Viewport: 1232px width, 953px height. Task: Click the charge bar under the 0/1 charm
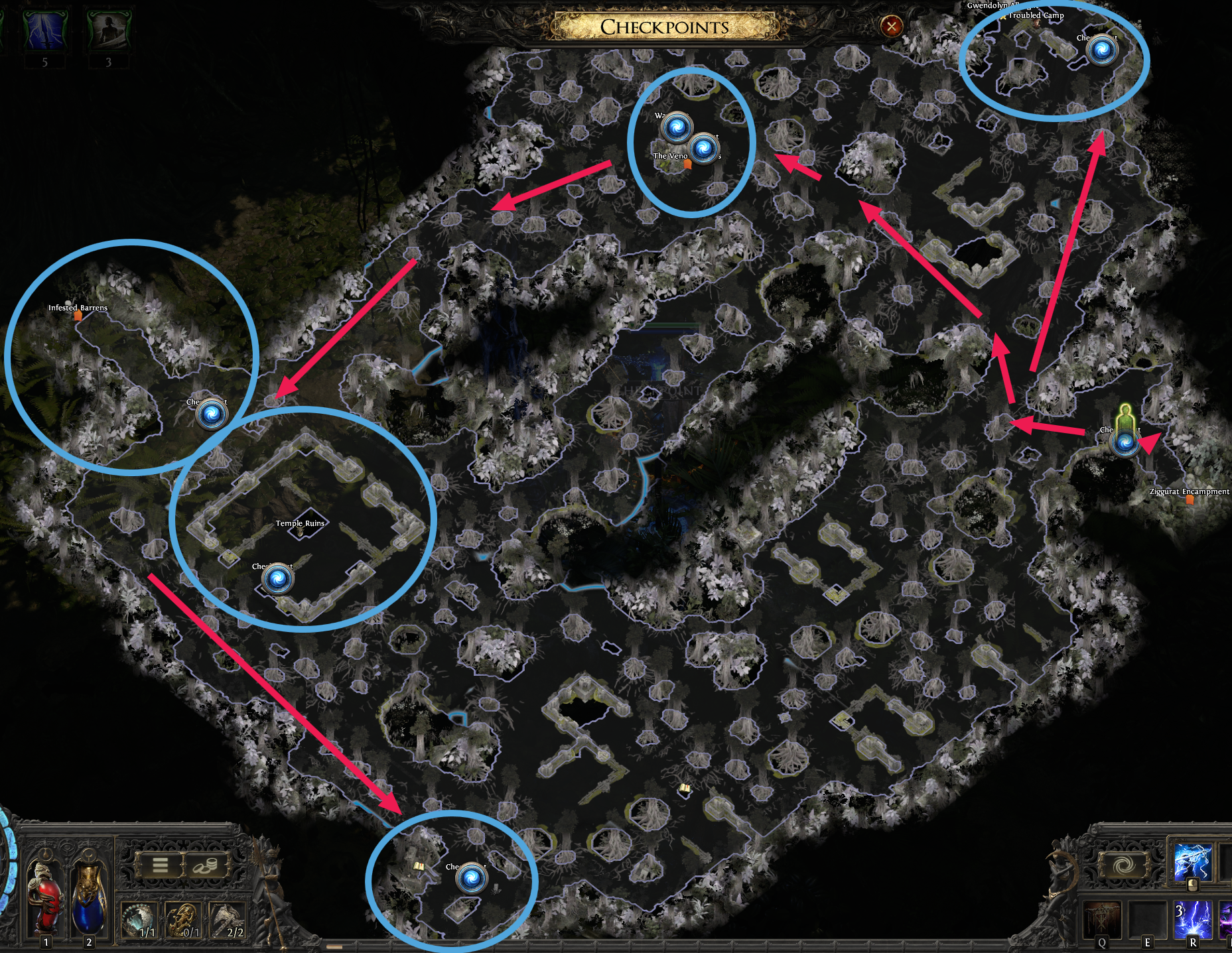tap(183, 942)
